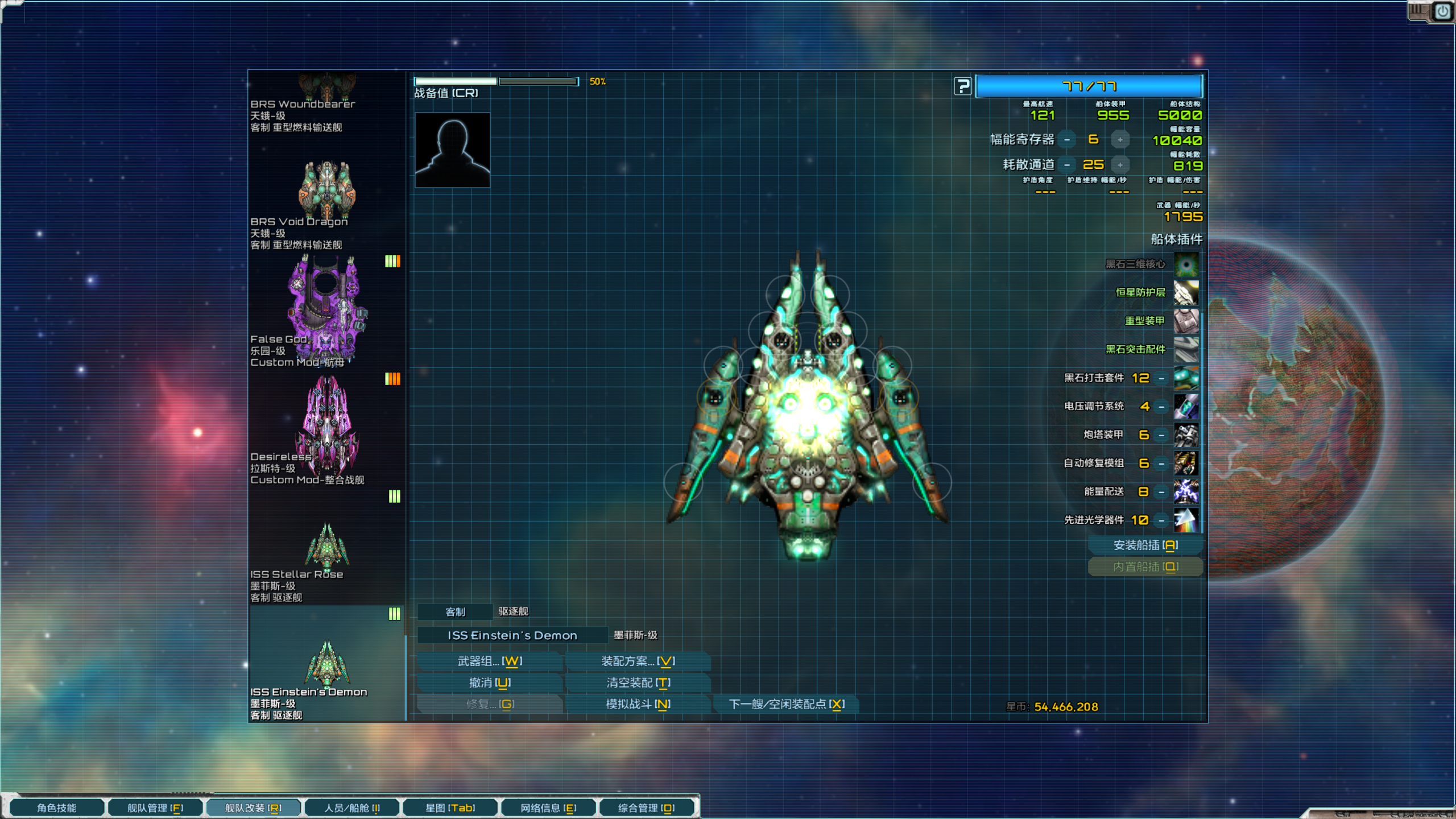Switch to the 角色技能 tab
Image resolution: width=1456 pixels, height=819 pixels.
pos(57,808)
